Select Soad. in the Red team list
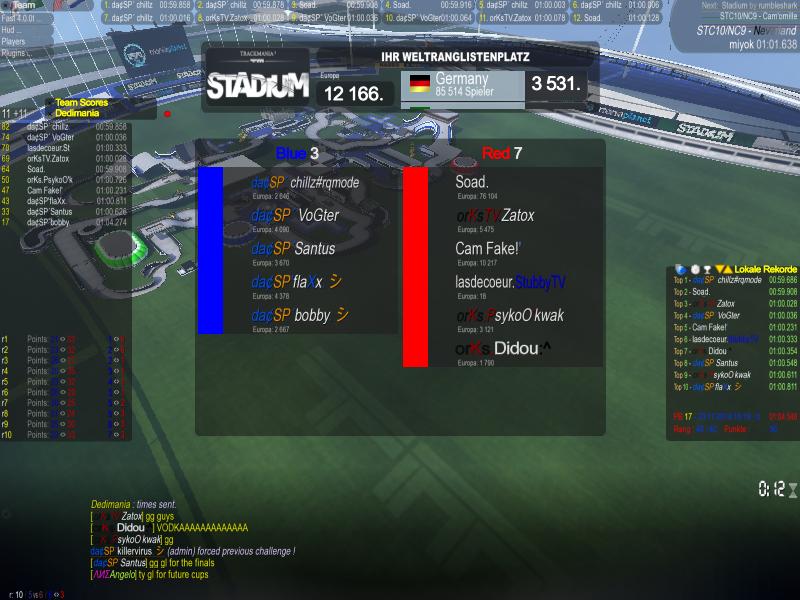Image resolution: width=800 pixels, height=600 pixels. 472,182
